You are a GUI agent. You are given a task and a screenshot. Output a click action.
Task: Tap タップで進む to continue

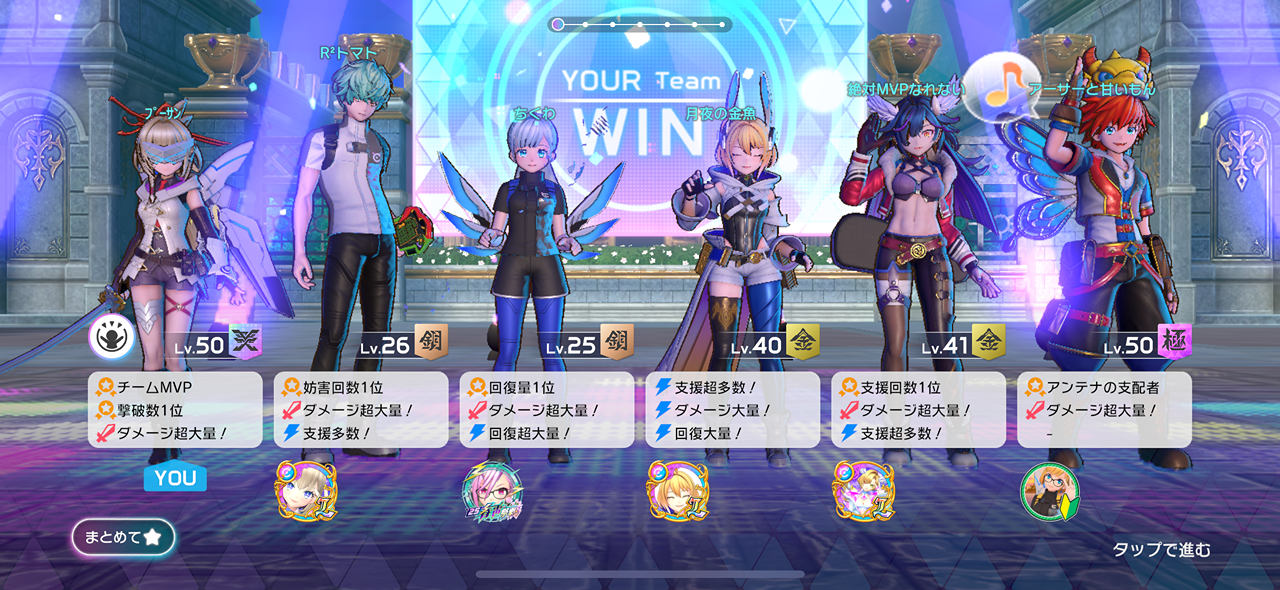tap(1161, 549)
